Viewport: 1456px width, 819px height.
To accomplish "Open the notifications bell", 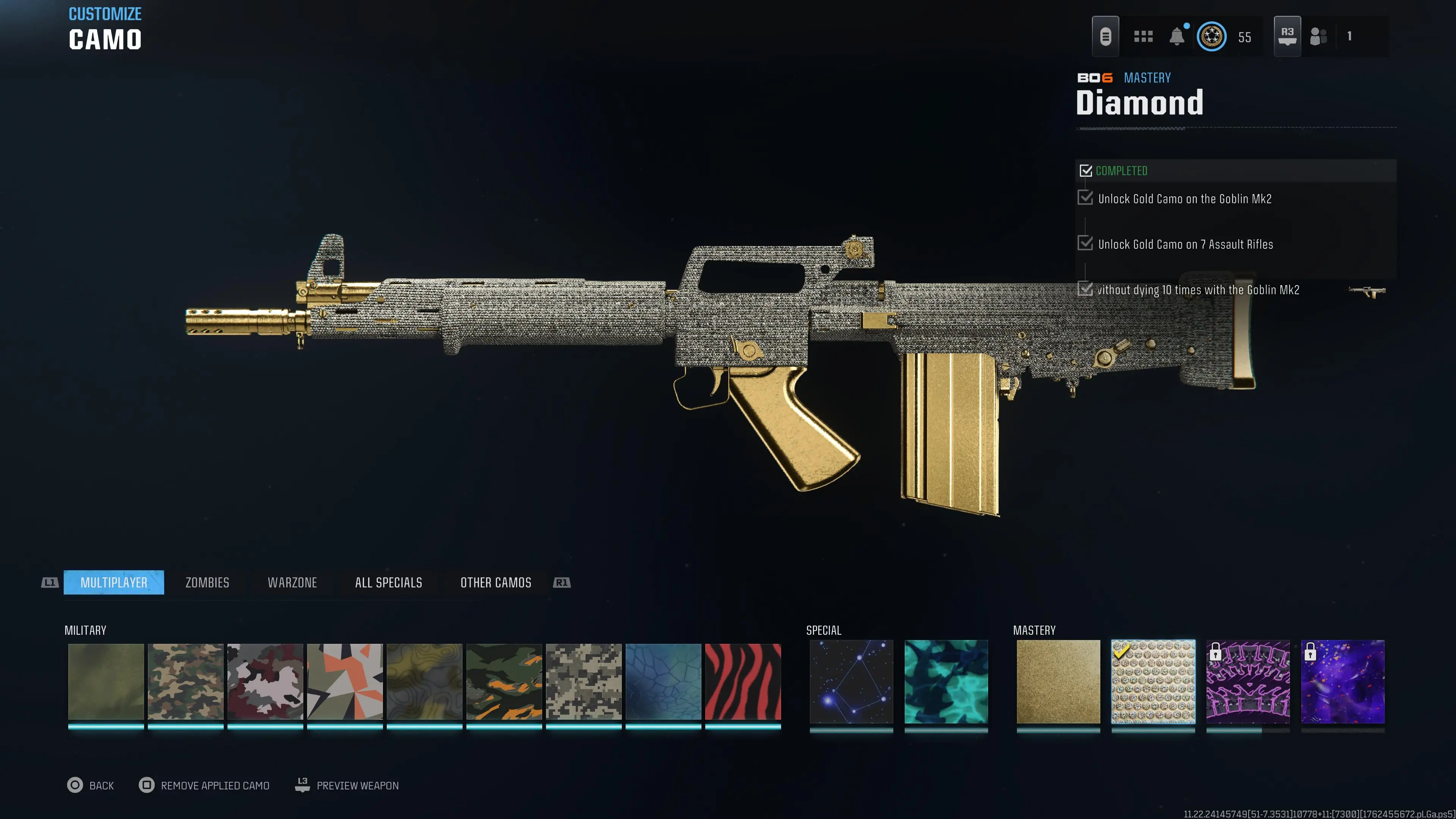I will click(1177, 37).
